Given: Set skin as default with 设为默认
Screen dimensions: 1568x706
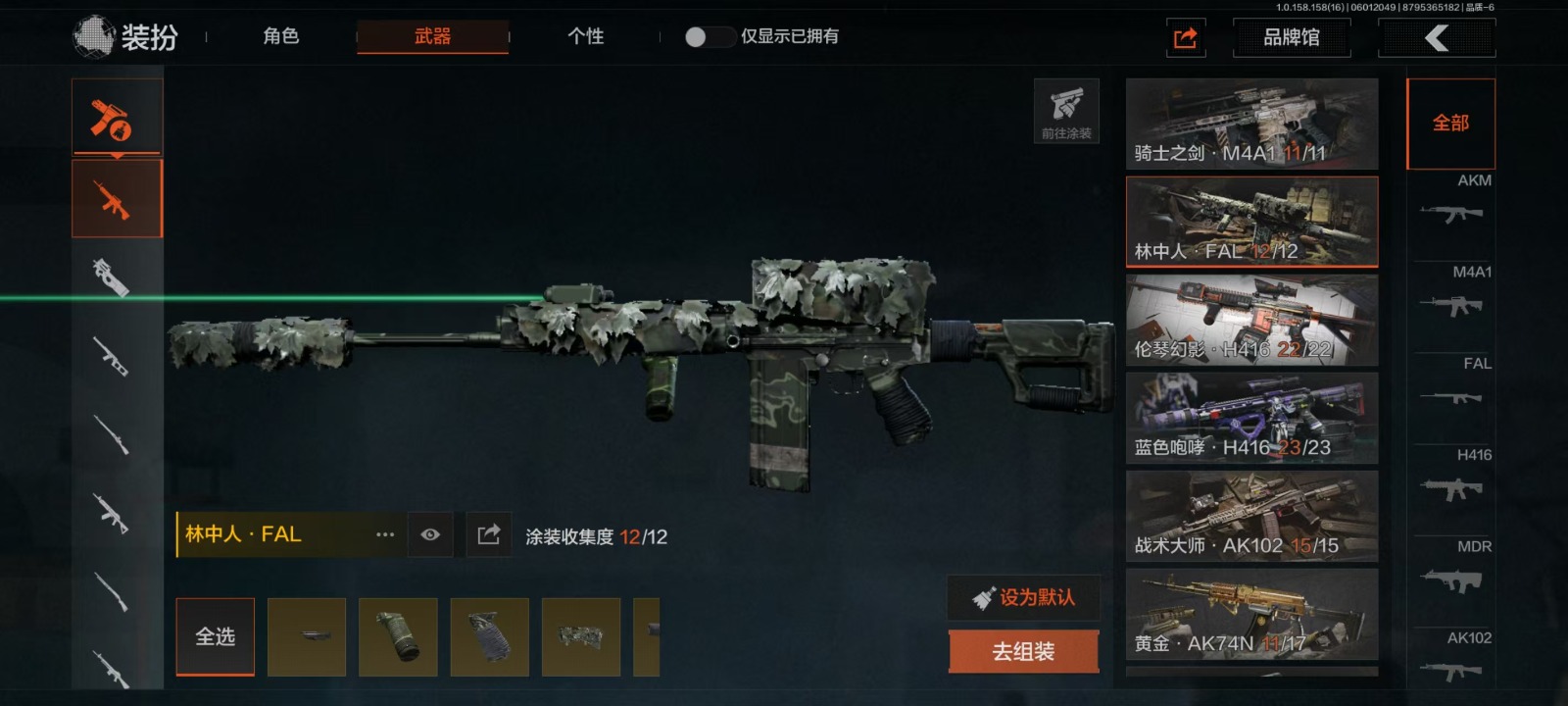Looking at the screenshot, I should click(1023, 597).
